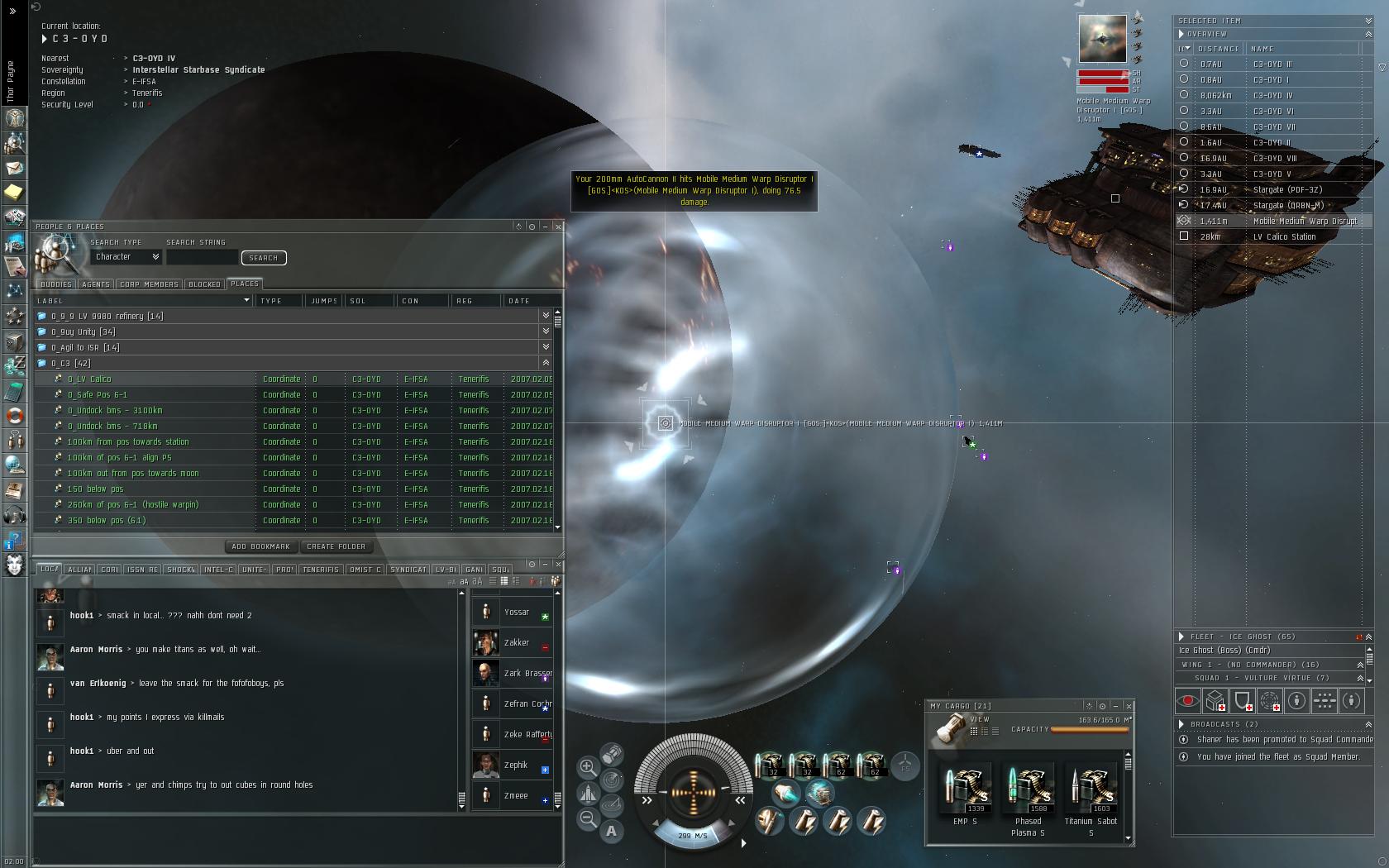Select the 0_LV Calico bookmark

(89, 379)
